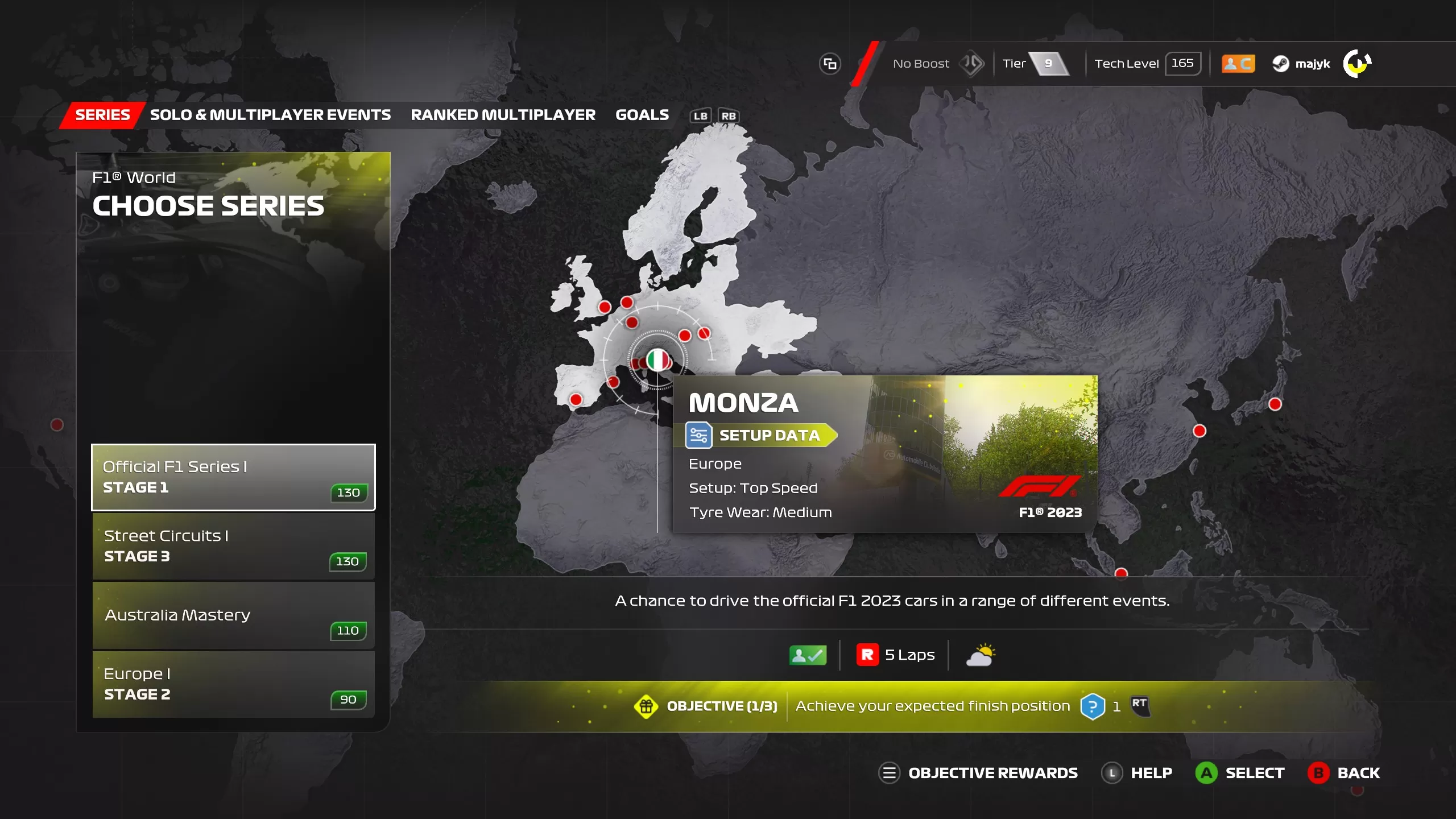Open Monza Setup Data
This screenshot has width=1456, height=819.
(x=761, y=436)
